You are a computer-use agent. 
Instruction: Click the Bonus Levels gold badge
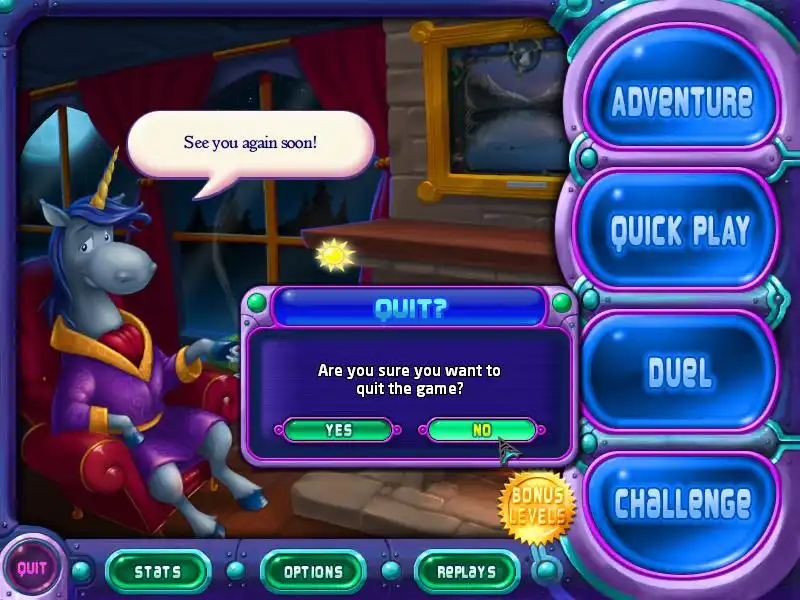538,507
